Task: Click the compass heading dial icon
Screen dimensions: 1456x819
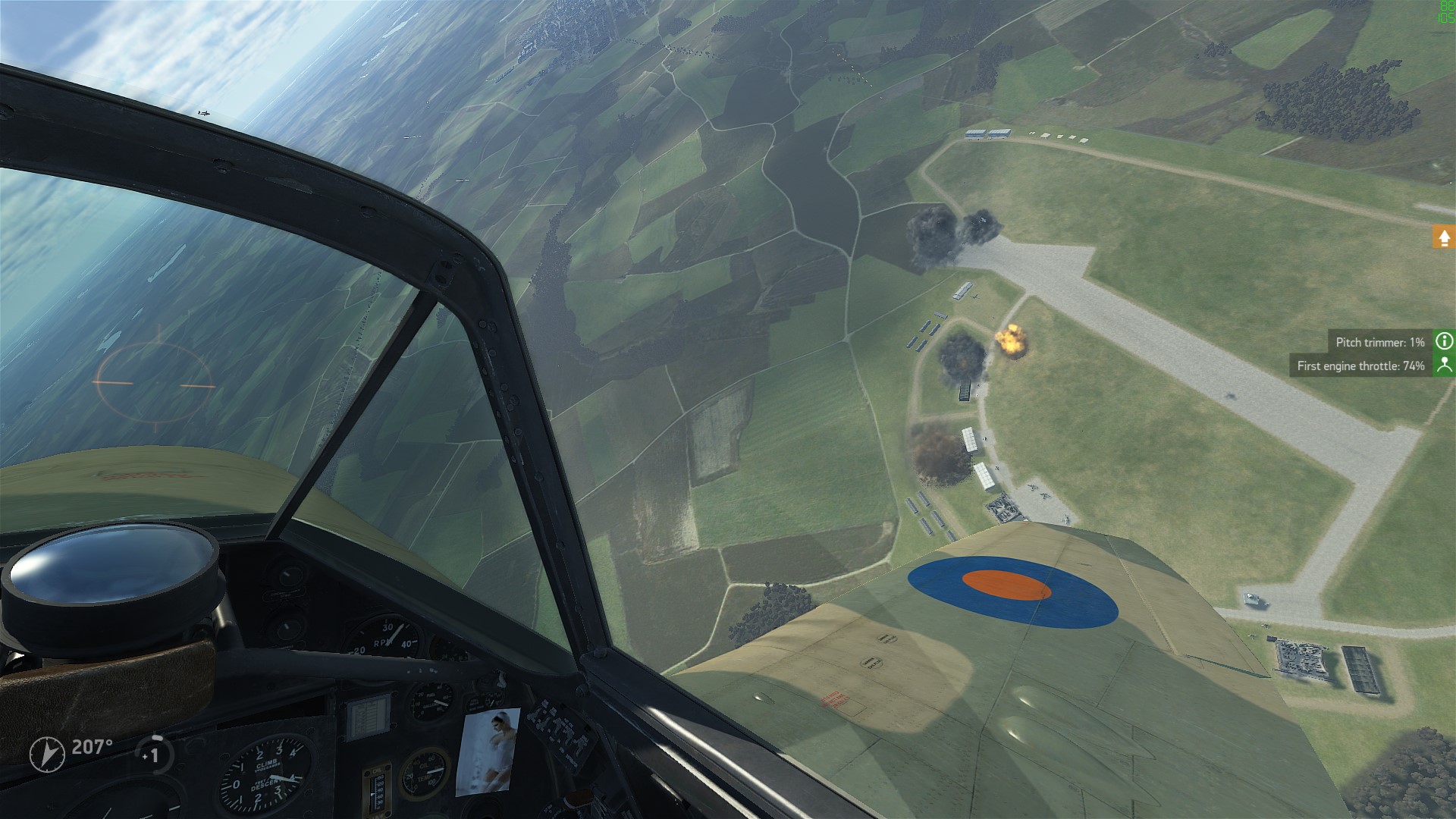Action: tap(47, 754)
